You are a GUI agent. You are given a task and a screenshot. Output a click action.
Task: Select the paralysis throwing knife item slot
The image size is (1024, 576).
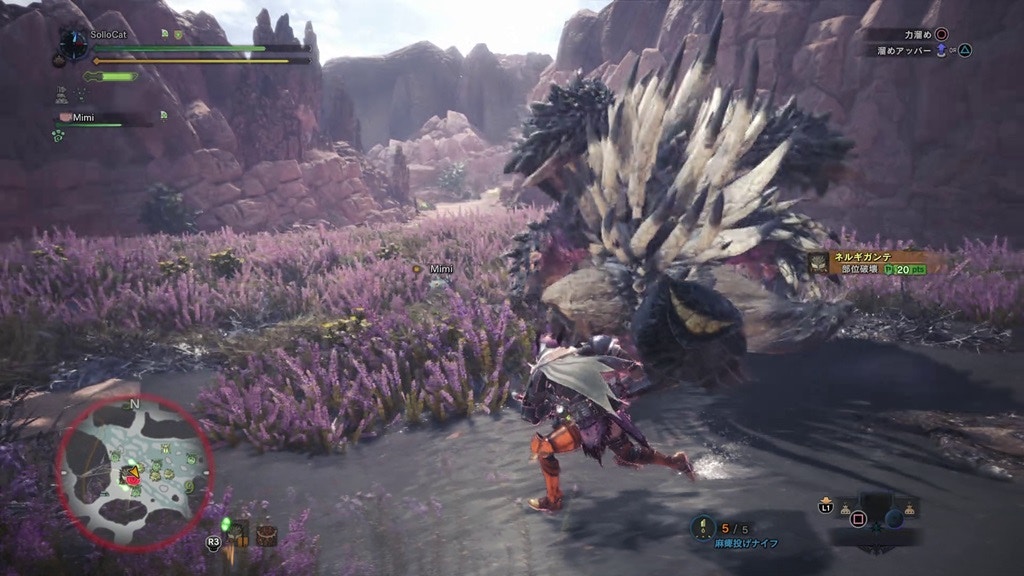pyautogui.click(x=704, y=526)
